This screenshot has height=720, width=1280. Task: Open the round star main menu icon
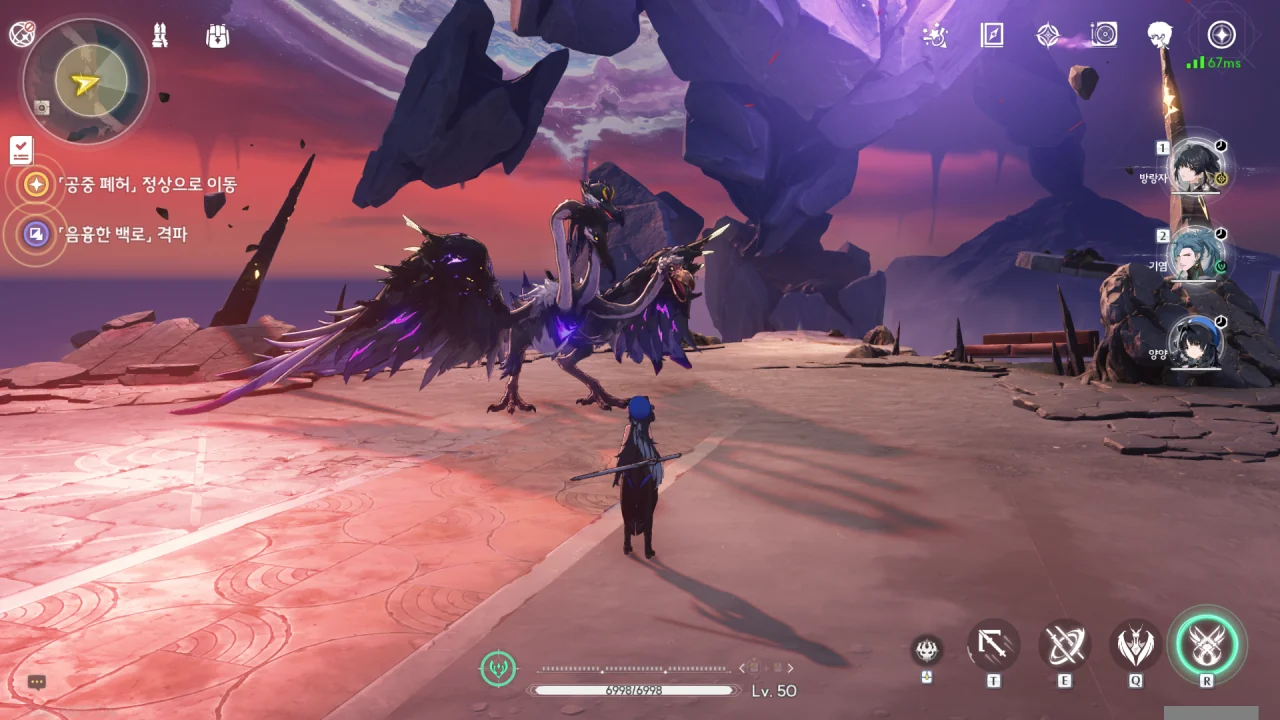(x=1221, y=35)
